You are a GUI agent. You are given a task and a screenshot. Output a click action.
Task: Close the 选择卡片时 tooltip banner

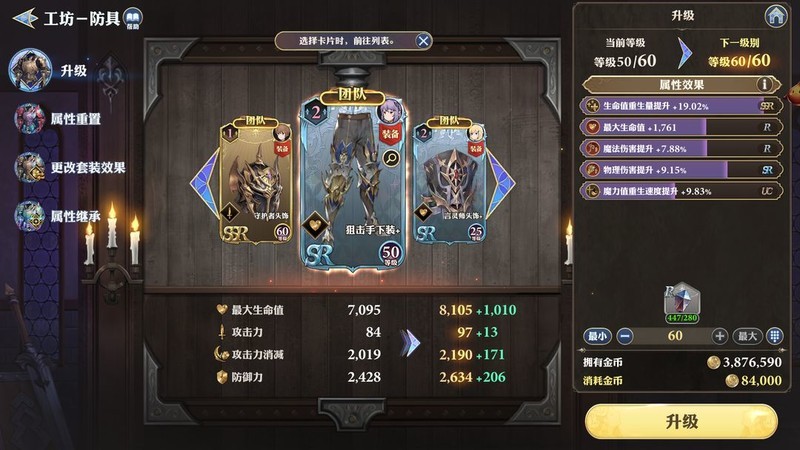point(424,41)
